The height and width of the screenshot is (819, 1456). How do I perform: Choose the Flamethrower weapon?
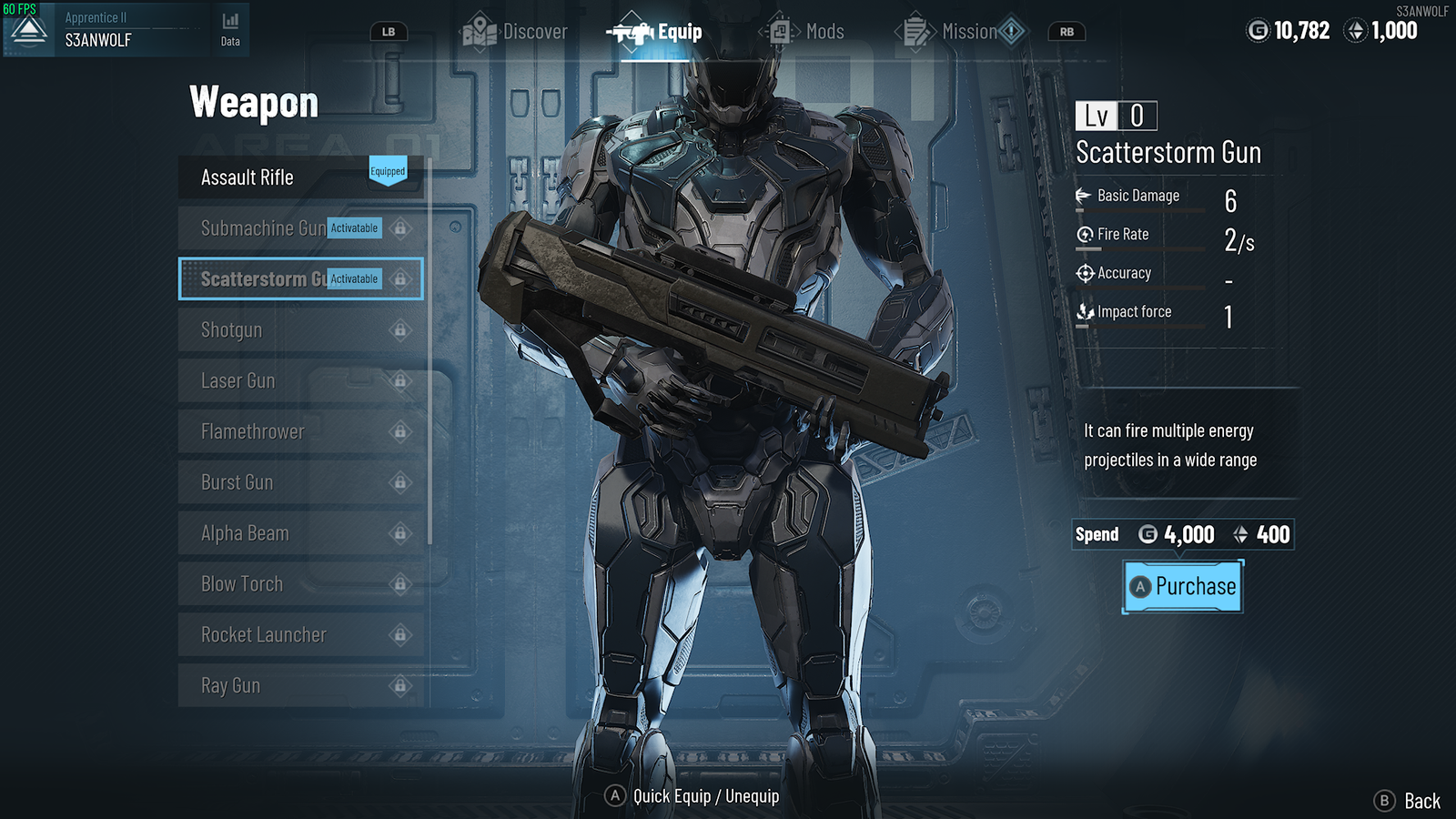[300, 432]
